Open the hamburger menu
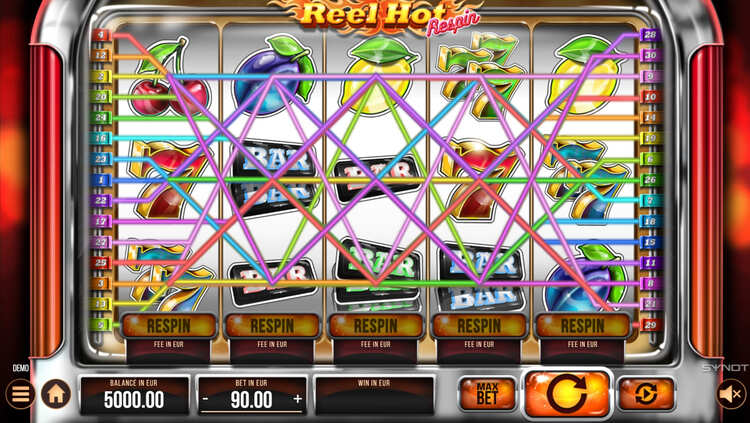This screenshot has width=750, height=423. pyautogui.click(x=19, y=394)
